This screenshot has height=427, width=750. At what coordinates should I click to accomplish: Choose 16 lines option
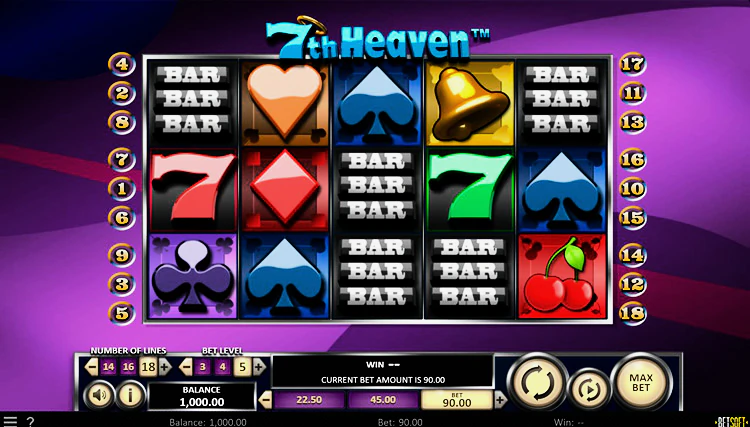point(128,367)
